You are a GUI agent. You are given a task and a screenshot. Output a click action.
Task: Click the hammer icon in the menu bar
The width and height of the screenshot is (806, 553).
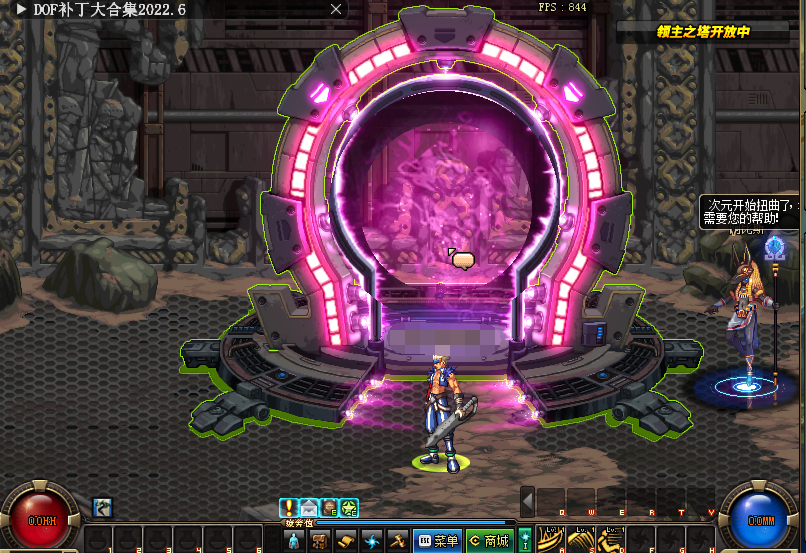point(397,541)
